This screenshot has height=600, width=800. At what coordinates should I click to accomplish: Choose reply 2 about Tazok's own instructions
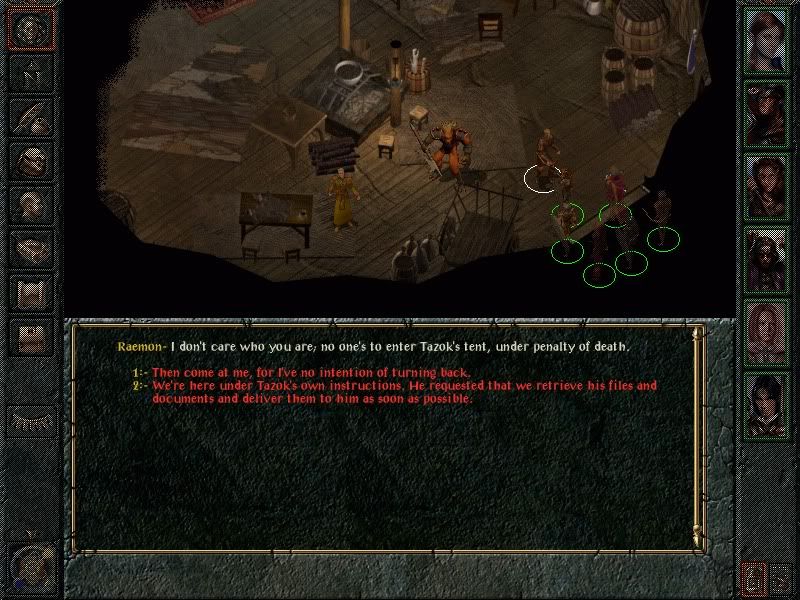pos(404,386)
